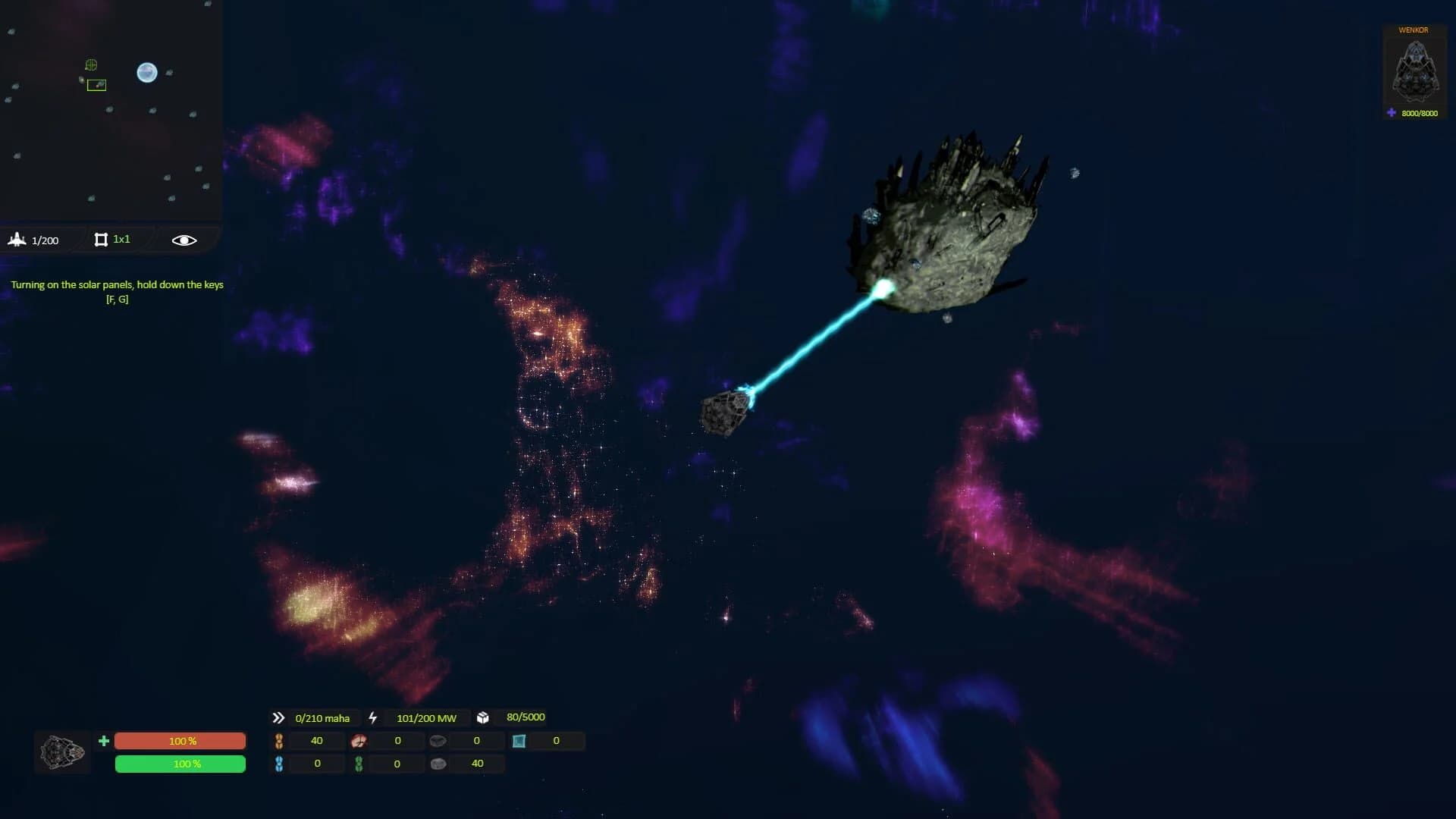
Task: Select the ship thumbnail in bottom-left corner
Action: [61, 752]
